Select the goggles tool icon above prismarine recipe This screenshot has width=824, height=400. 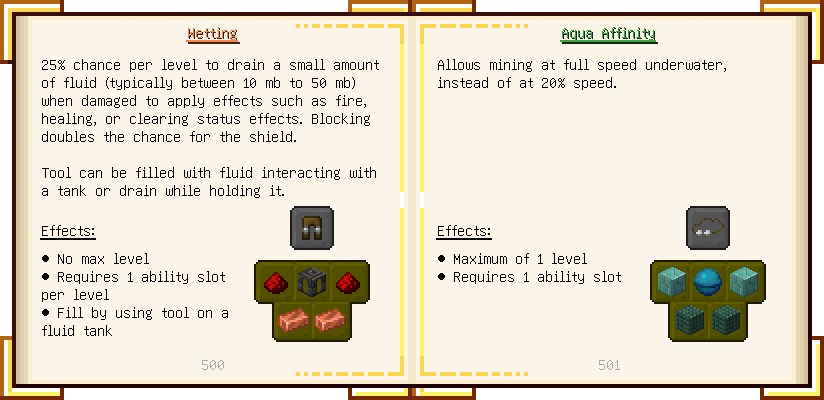coord(707,228)
